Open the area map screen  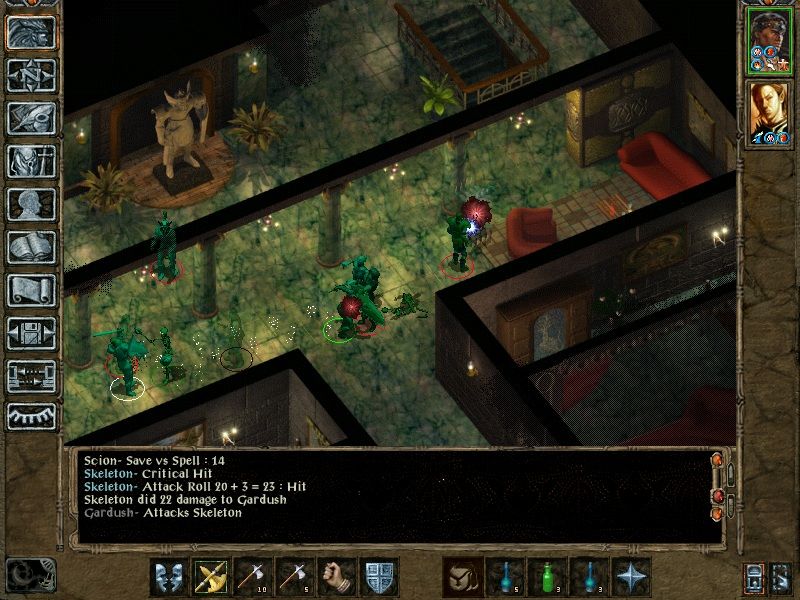[31, 74]
